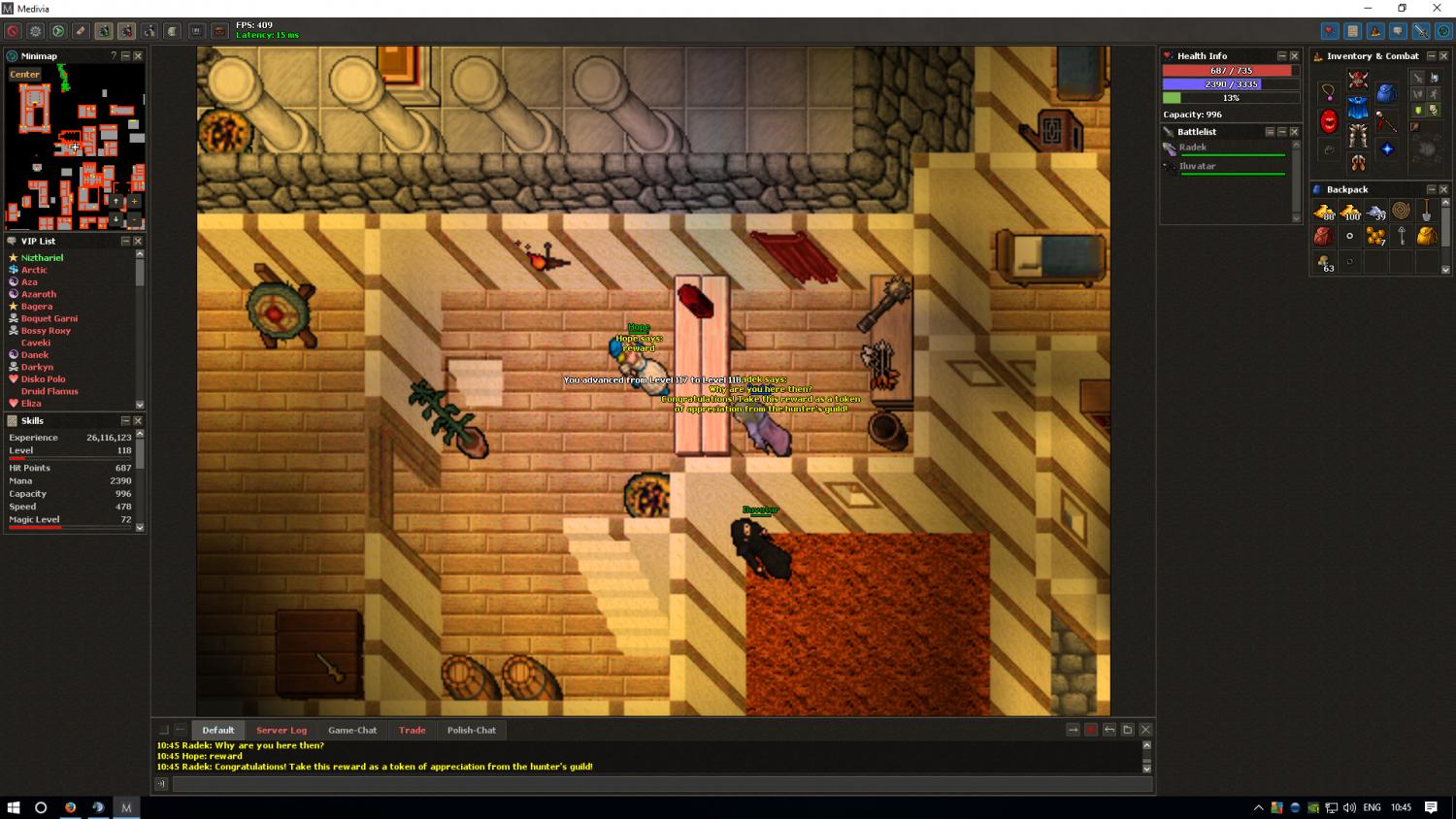Switch to the Server Log tab
This screenshot has height=819, width=1456.
click(281, 730)
